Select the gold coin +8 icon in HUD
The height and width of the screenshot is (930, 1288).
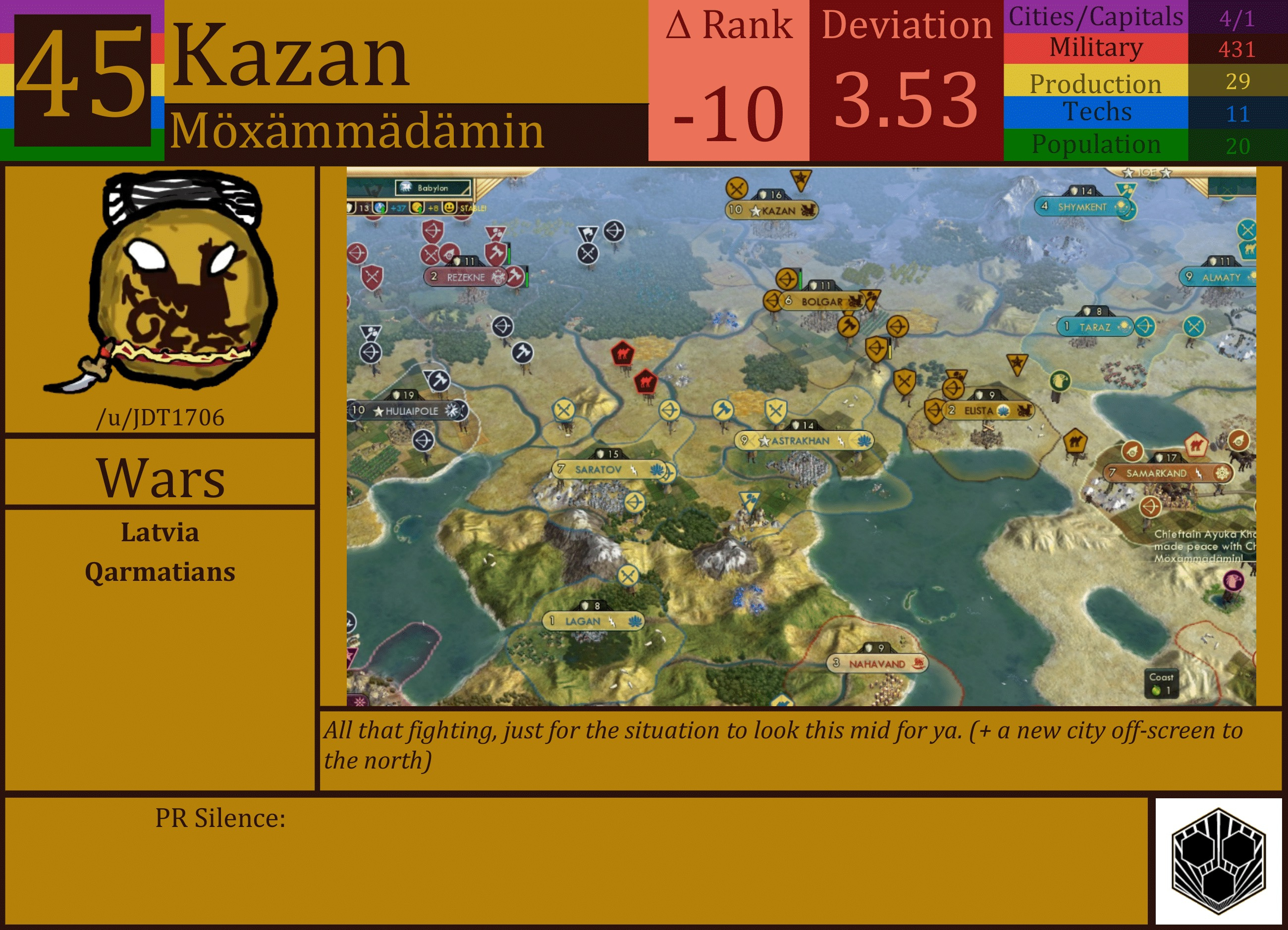tap(418, 208)
